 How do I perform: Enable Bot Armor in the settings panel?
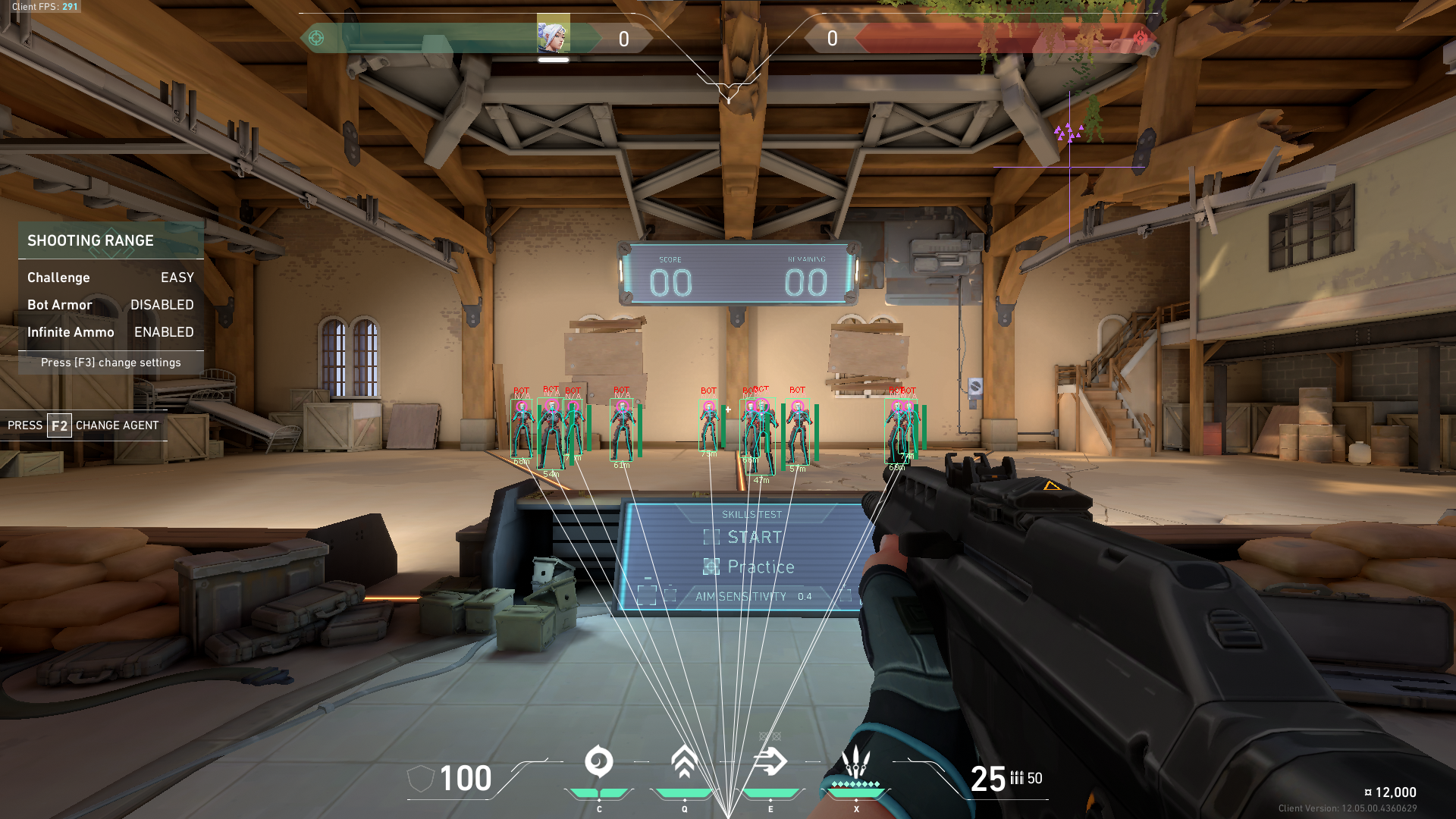pyautogui.click(x=162, y=305)
